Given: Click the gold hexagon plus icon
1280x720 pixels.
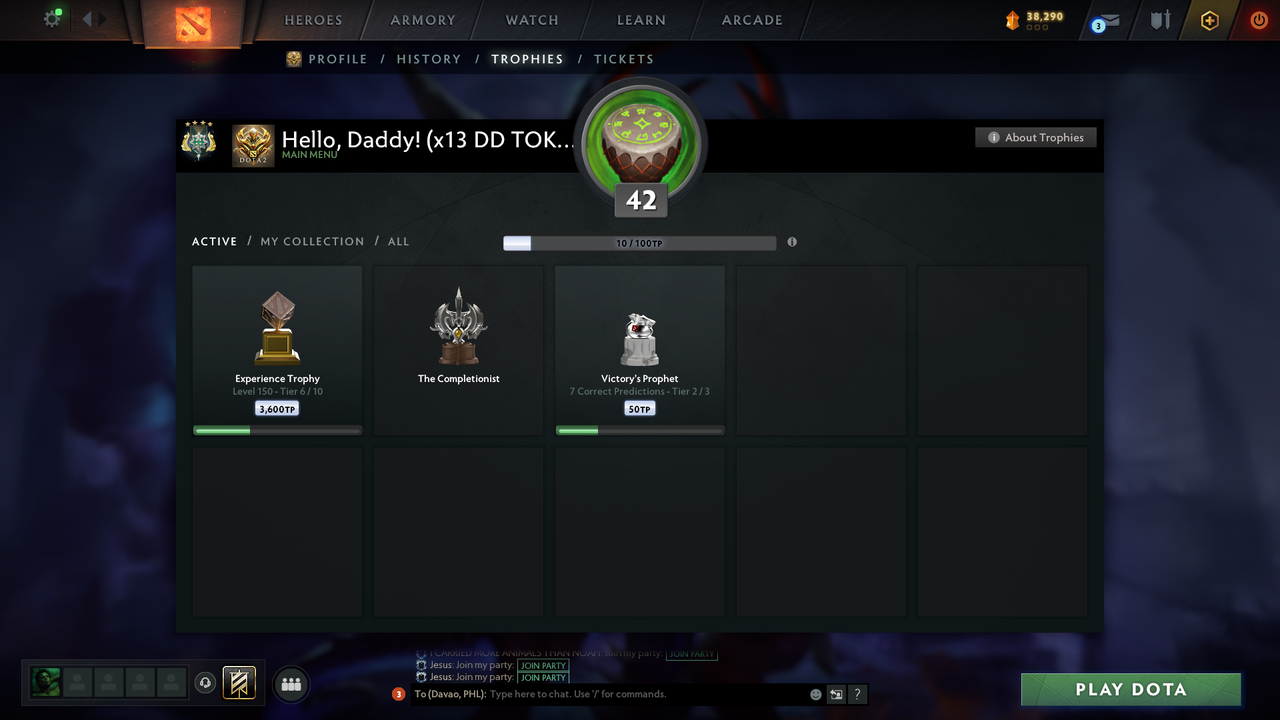Looking at the screenshot, I should coord(1209,20).
